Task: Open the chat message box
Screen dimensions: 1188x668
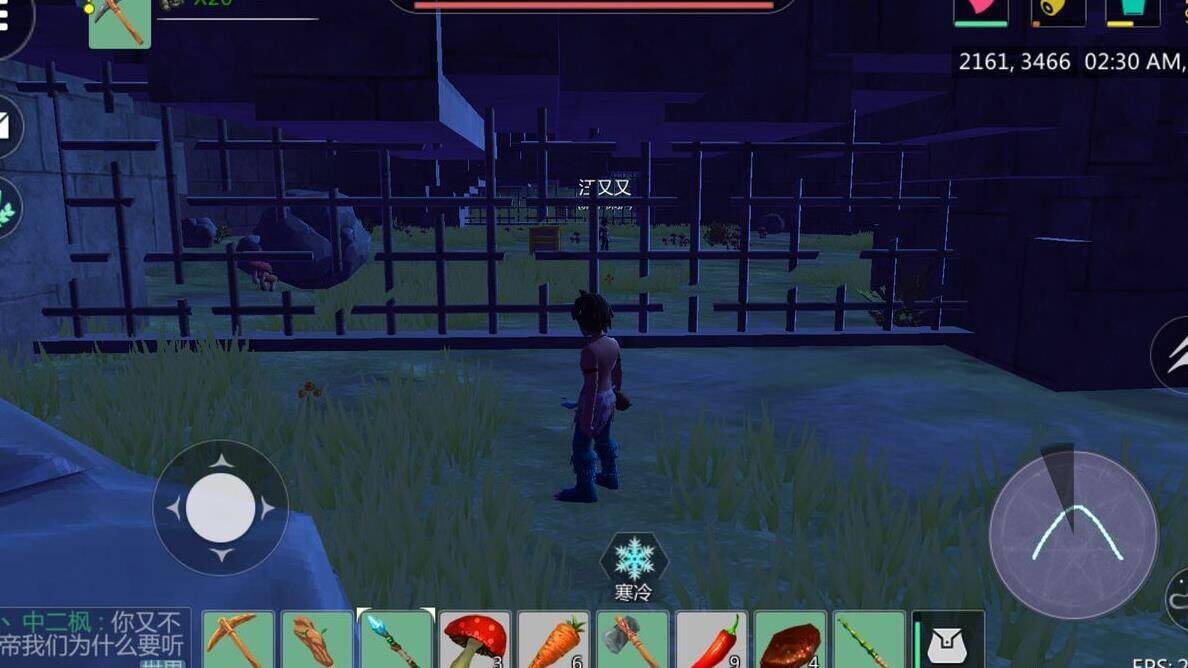Action: pyautogui.click(x=93, y=636)
